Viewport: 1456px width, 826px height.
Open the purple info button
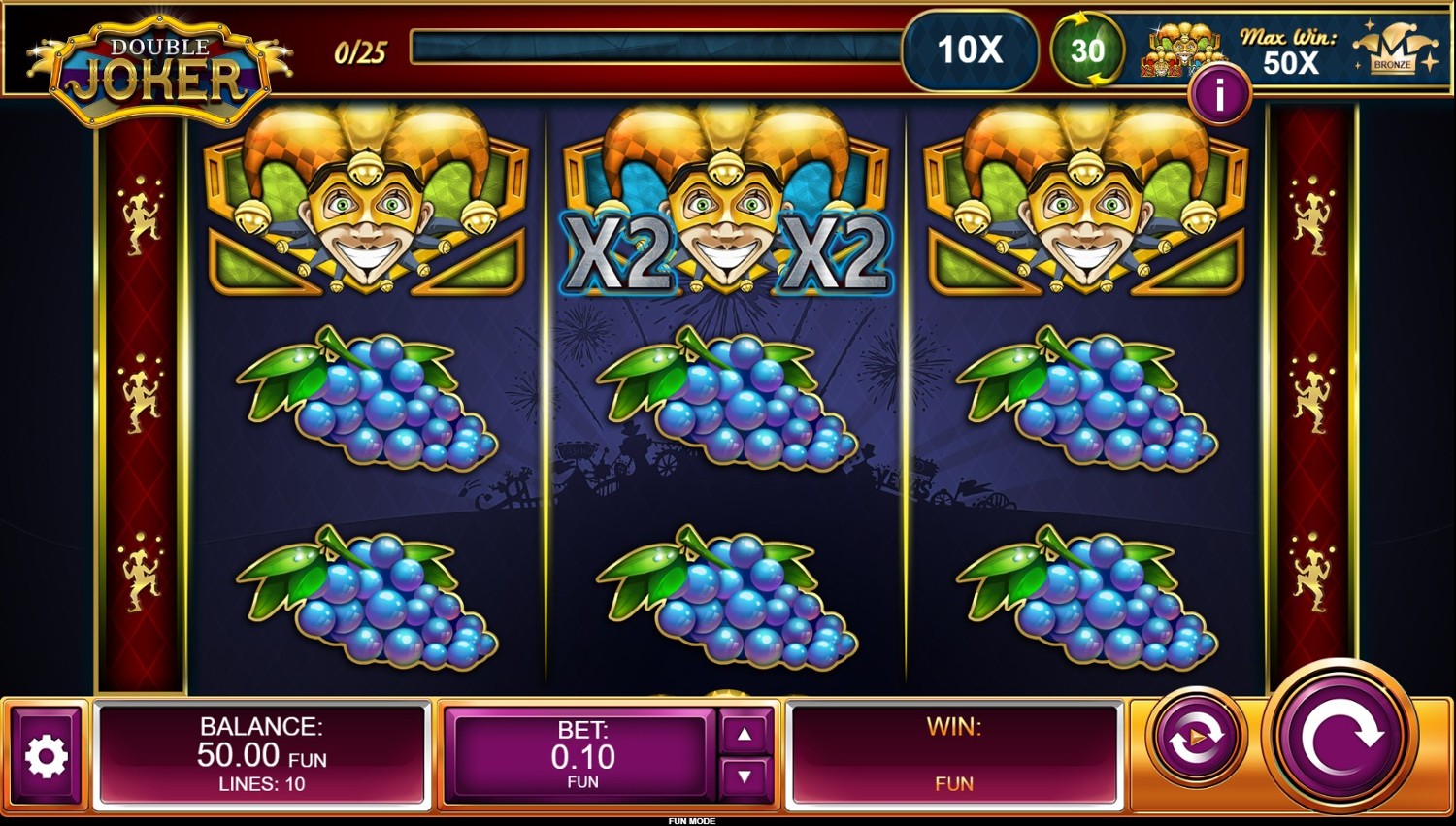point(1219,95)
